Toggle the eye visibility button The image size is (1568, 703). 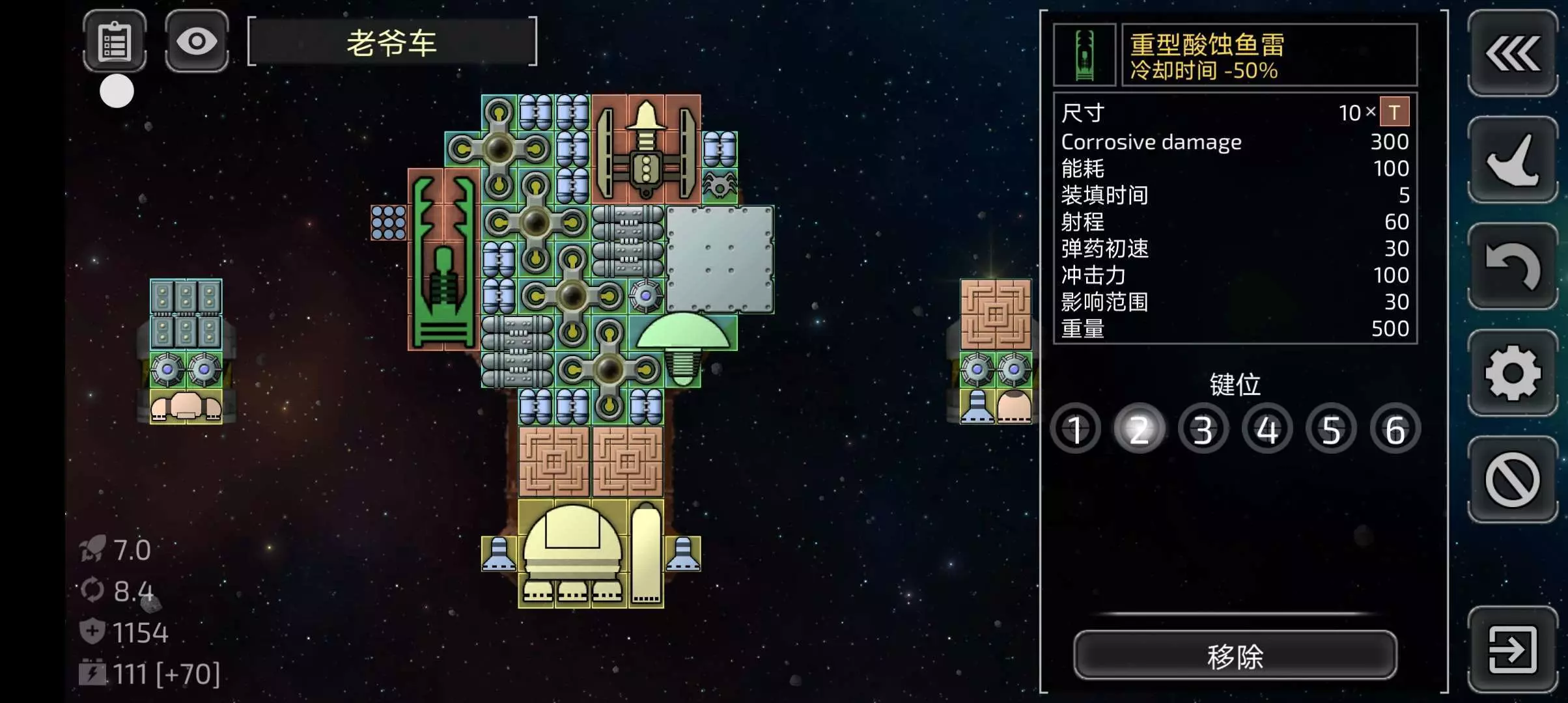point(197,42)
